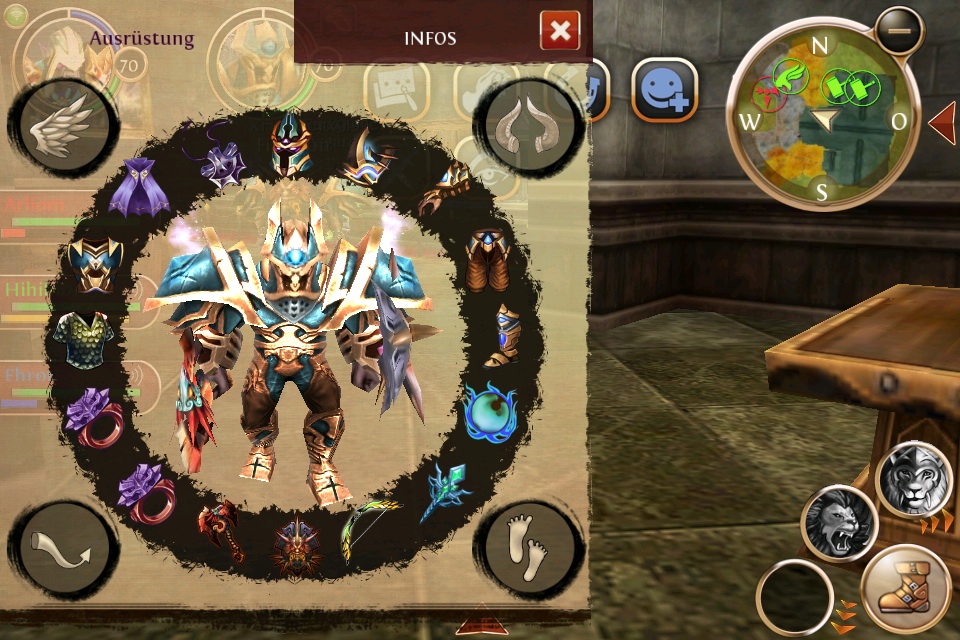Select the wings slot button

(62, 128)
